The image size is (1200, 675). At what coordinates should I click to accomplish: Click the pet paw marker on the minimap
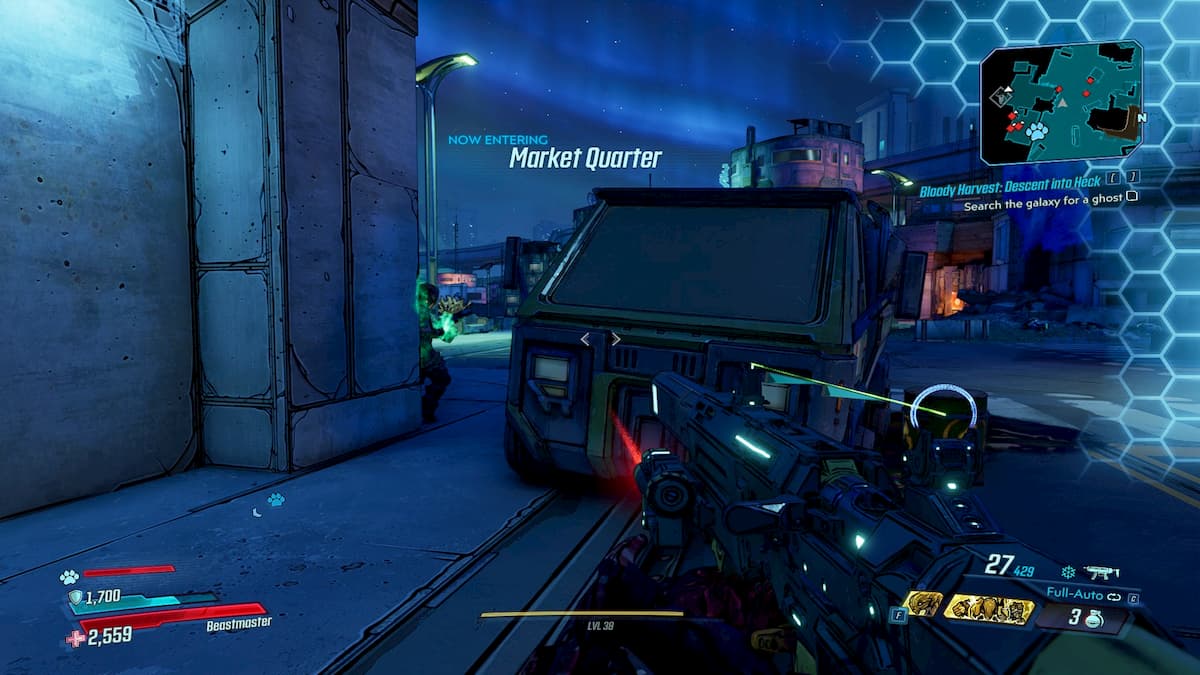(1037, 131)
